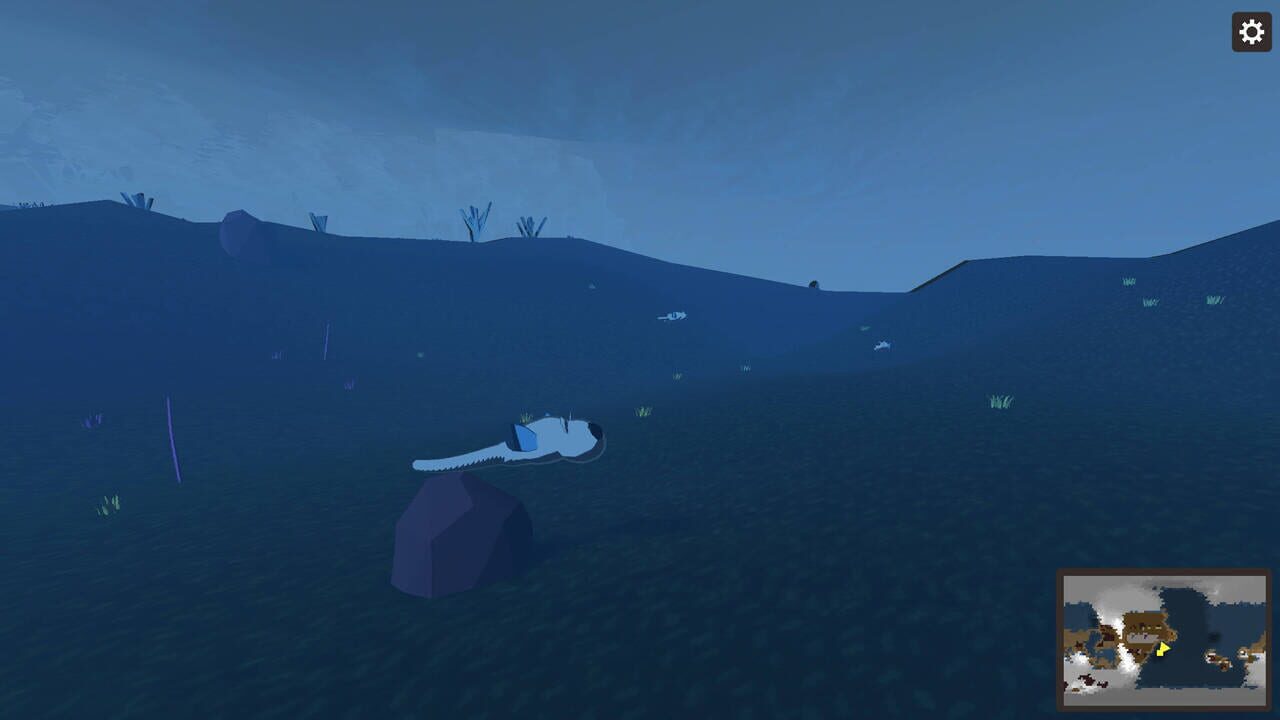Click the small islands on the minimap's right side
The height and width of the screenshot is (720, 1280).
pos(1217,657)
